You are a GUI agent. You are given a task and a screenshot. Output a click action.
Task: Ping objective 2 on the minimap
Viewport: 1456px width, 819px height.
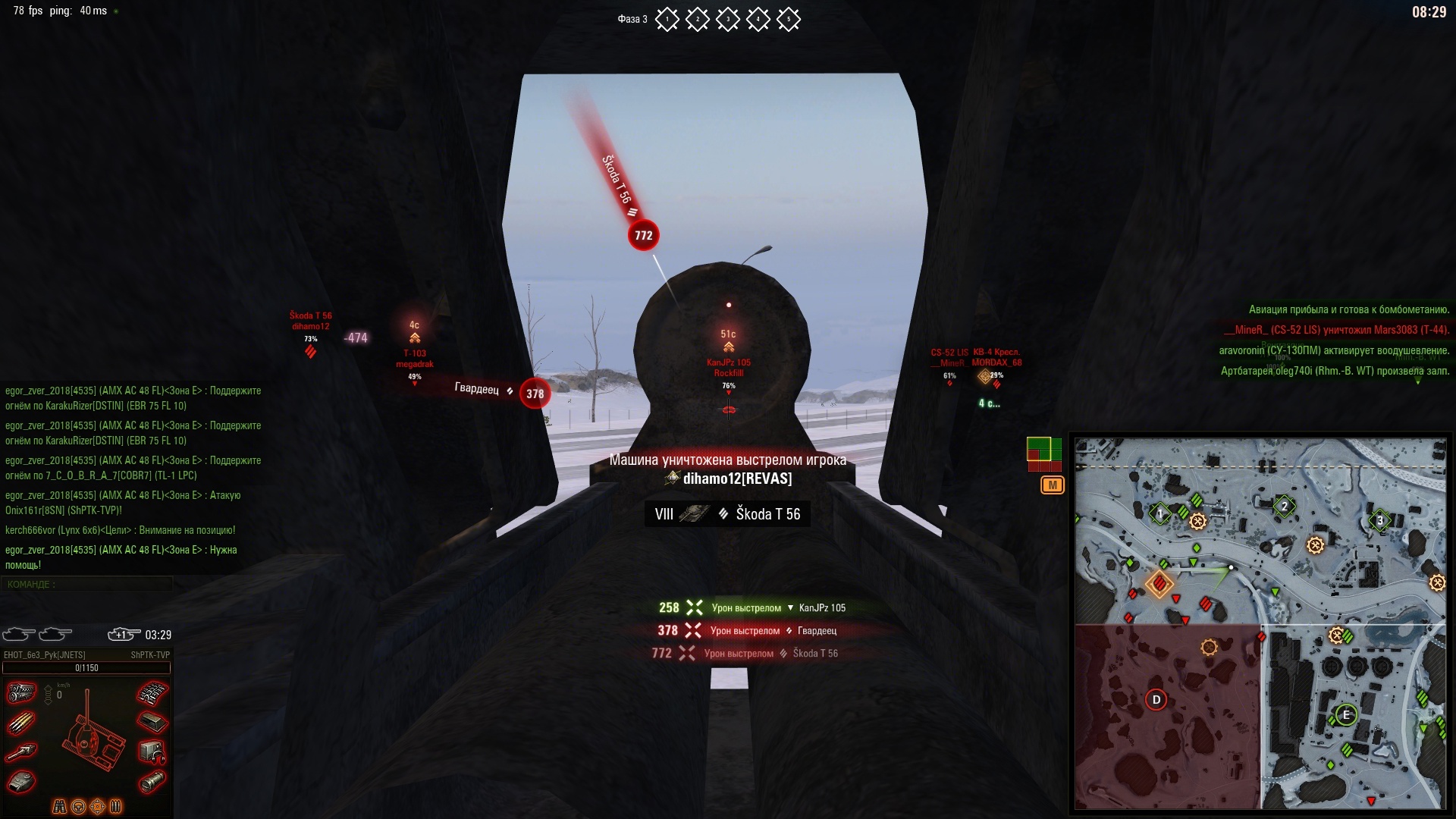1284,506
